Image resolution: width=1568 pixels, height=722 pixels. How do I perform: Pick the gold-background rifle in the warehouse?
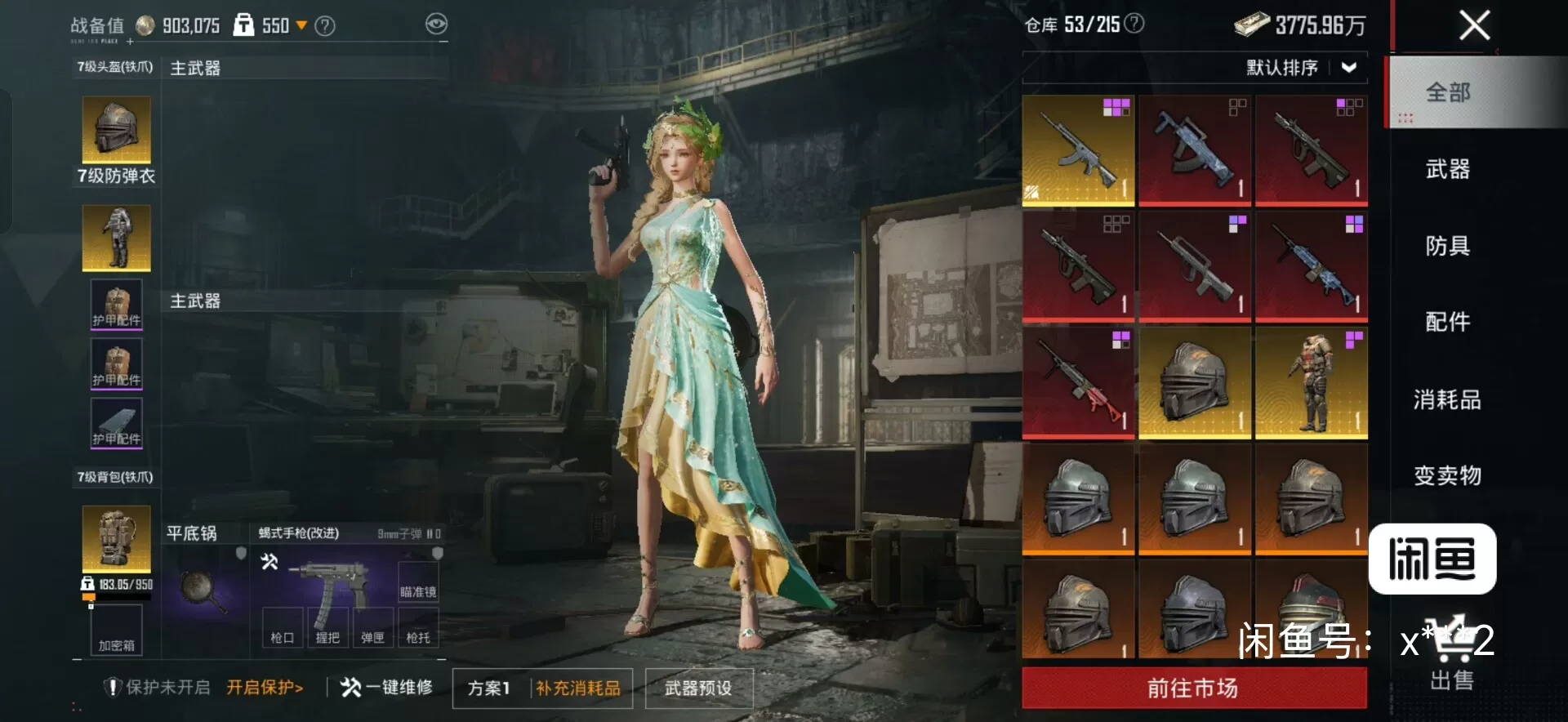[1078, 150]
